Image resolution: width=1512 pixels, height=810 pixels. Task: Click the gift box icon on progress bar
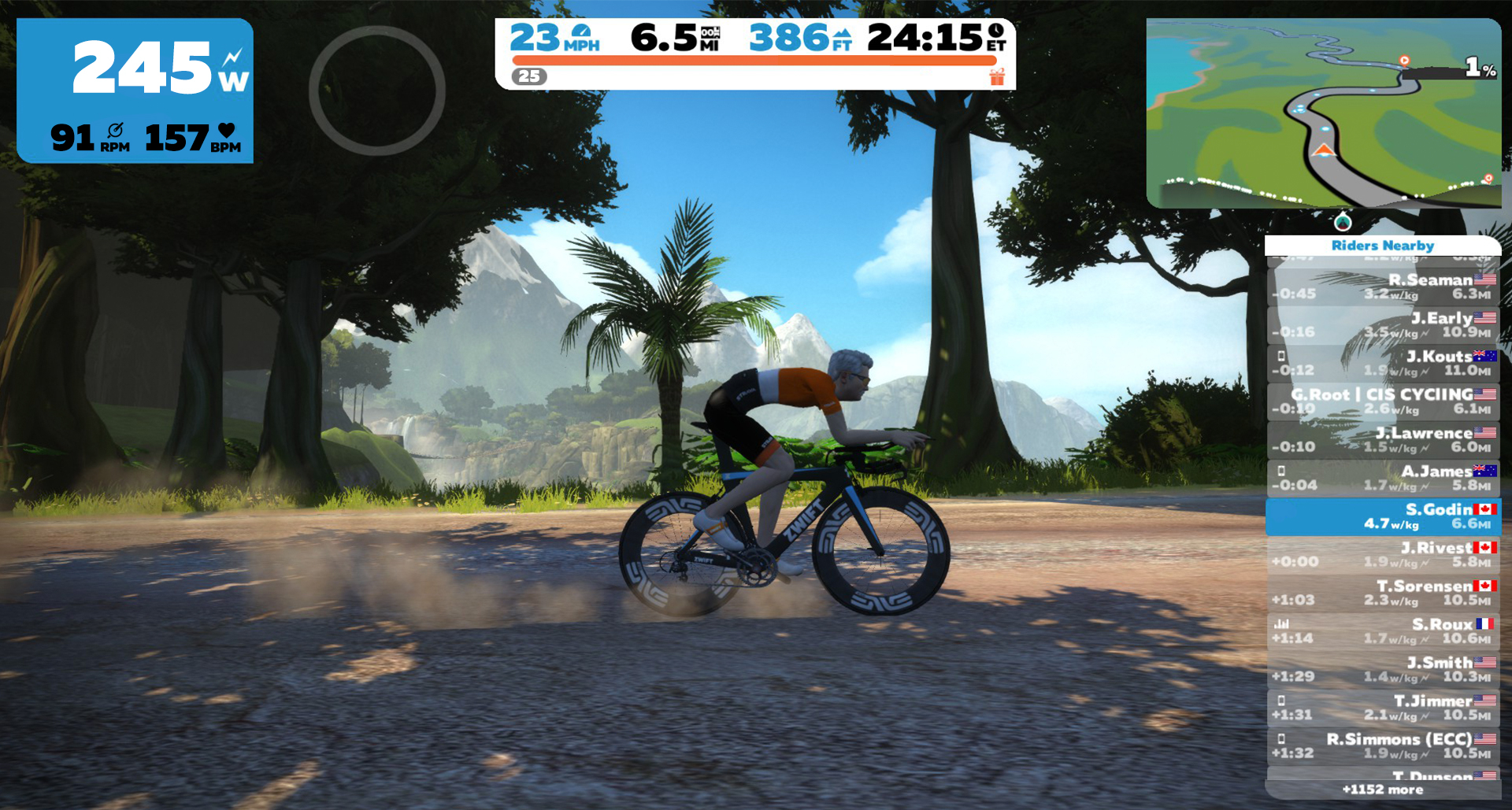997,76
